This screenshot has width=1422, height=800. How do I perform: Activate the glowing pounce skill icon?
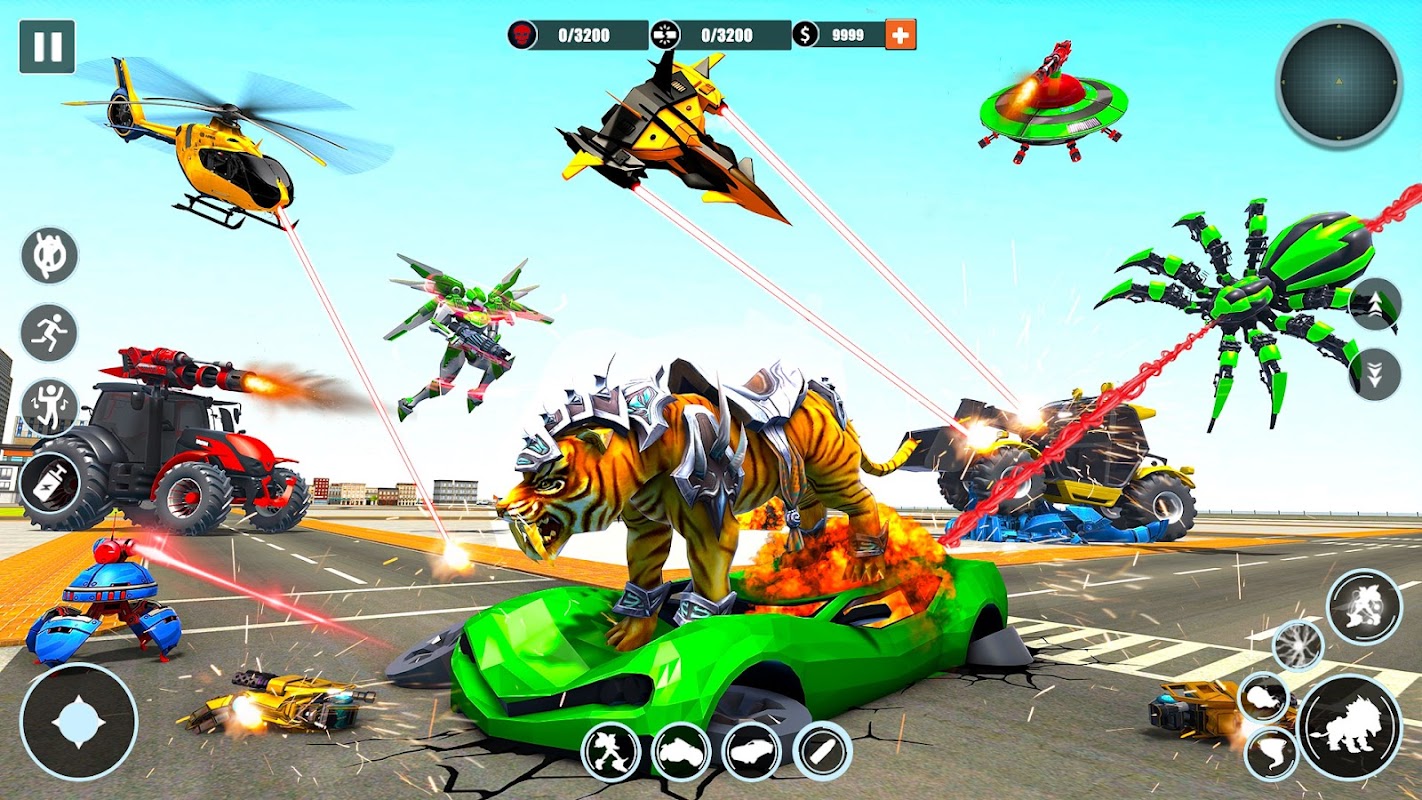coord(1364,606)
